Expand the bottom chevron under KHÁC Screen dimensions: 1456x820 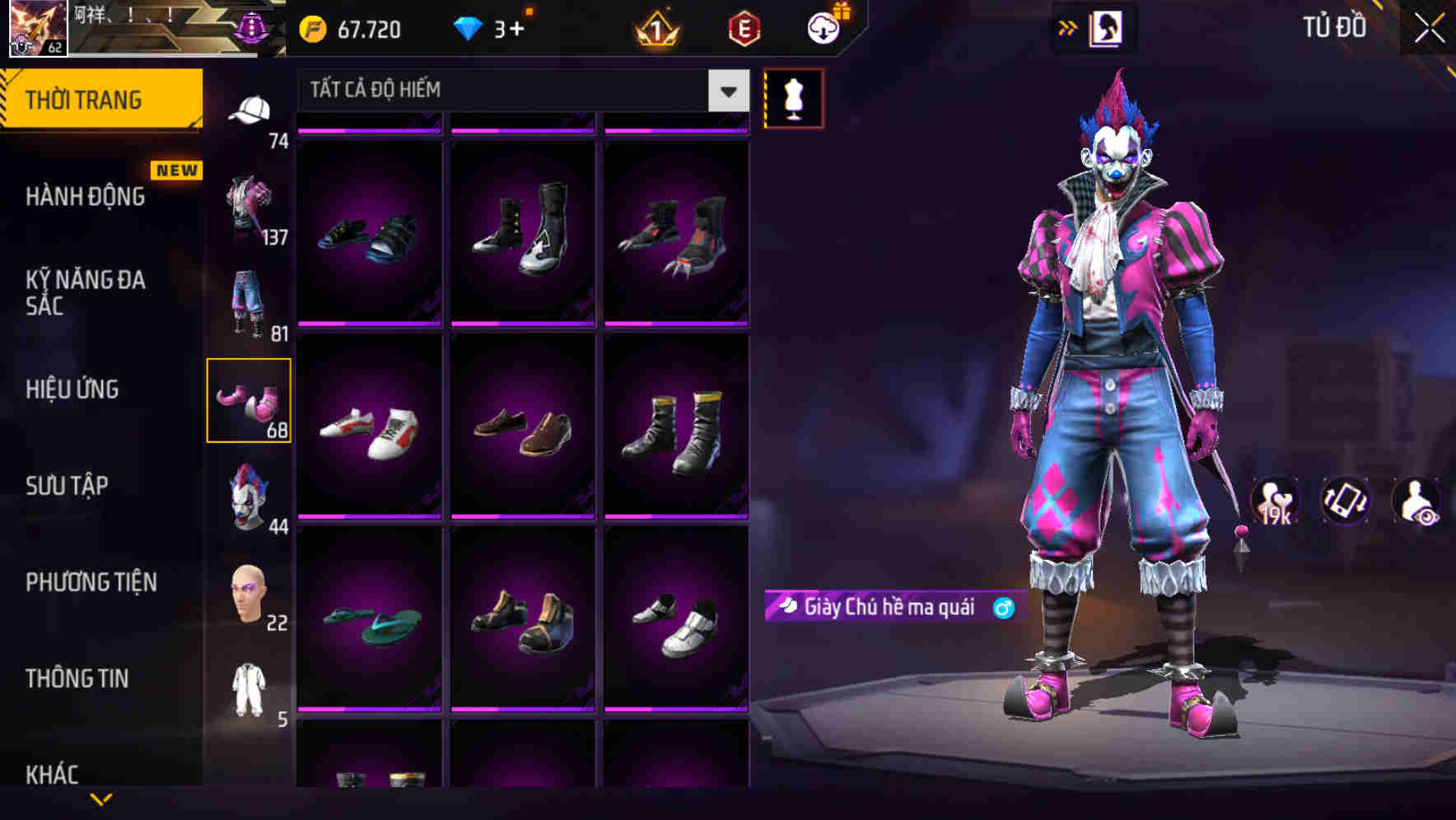(x=100, y=797)
